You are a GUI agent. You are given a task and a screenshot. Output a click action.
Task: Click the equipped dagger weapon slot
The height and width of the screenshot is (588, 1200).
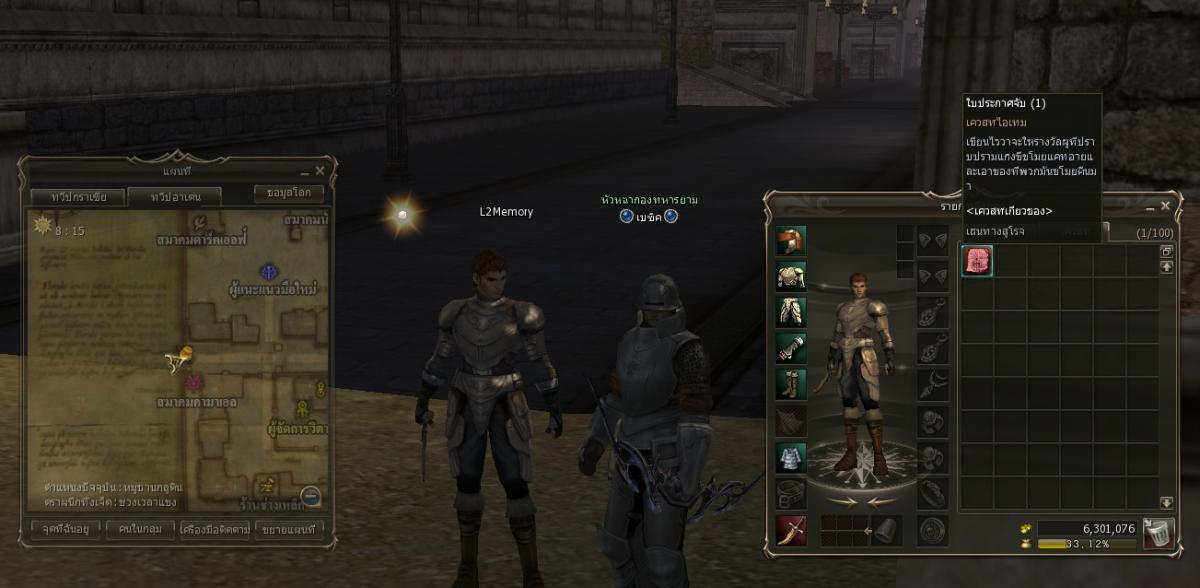click(x=791, y=529)
